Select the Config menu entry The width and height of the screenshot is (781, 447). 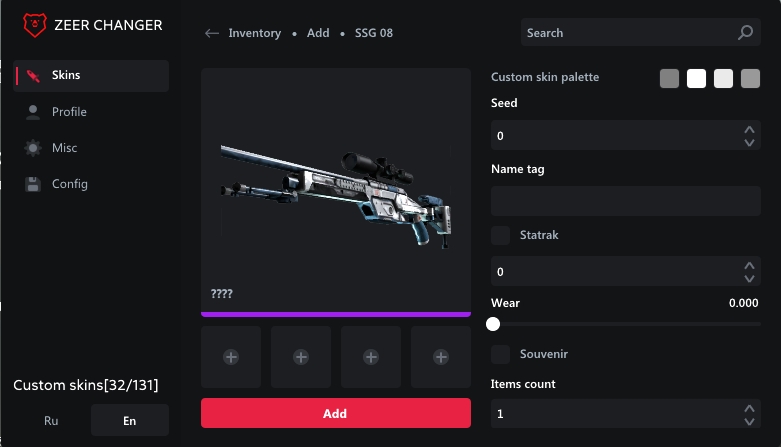(x=90, y=184)
